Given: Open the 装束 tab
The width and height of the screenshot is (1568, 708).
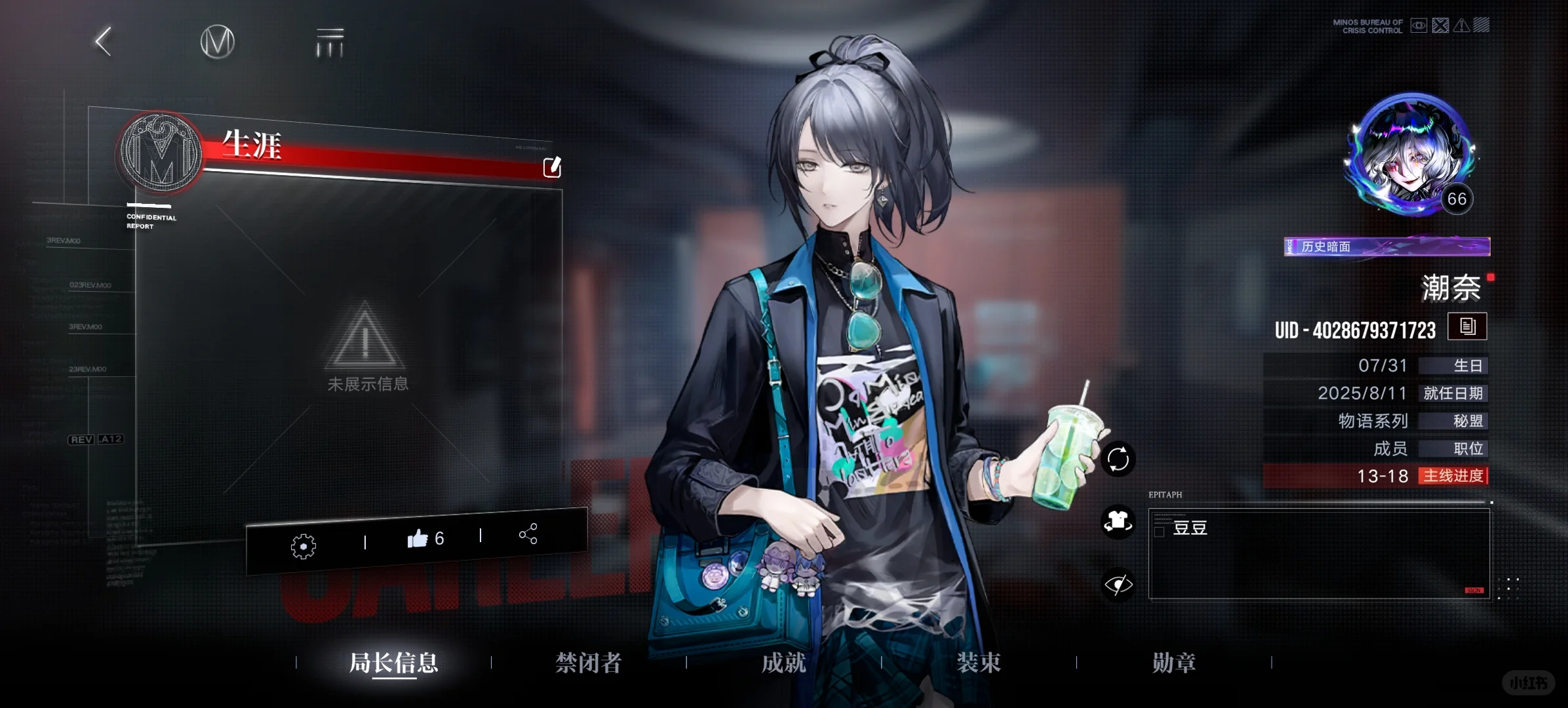Looking at the screenshot, I should pos(979,663).
